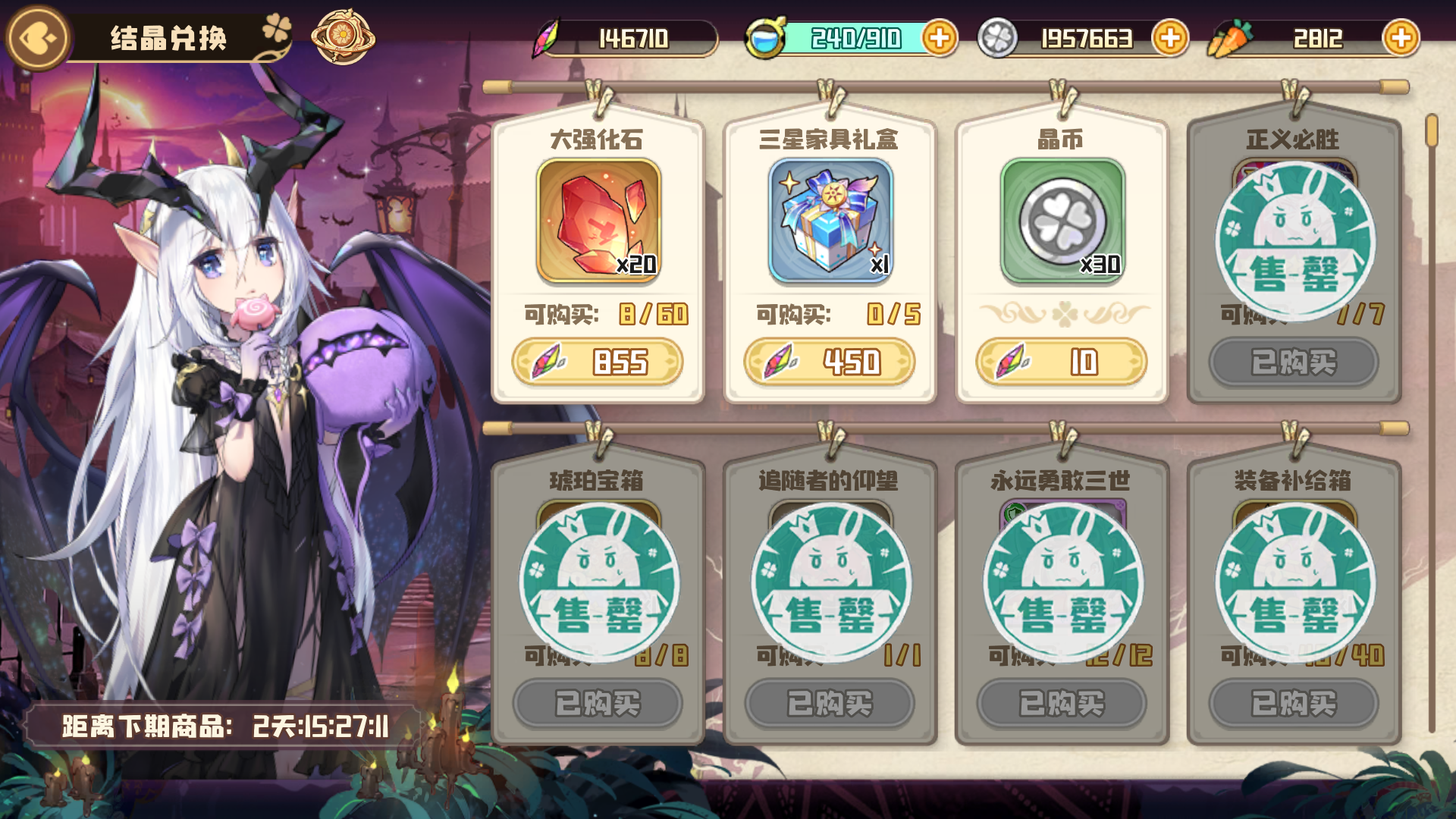Click the back arrow icon
1456x819 pixels.
pyautogui.click(x=36, y=35)
